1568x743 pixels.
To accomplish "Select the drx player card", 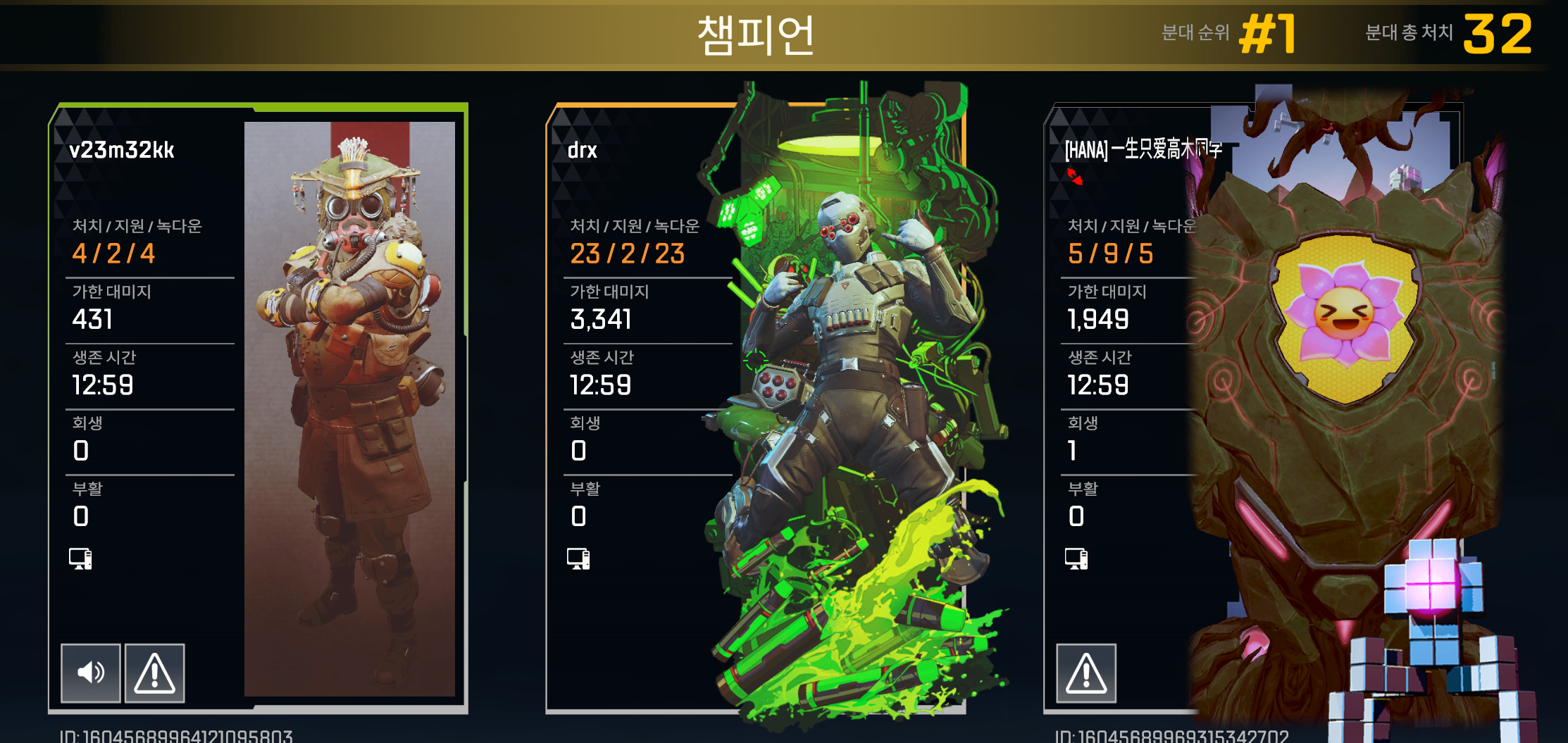I will [754, 408].
